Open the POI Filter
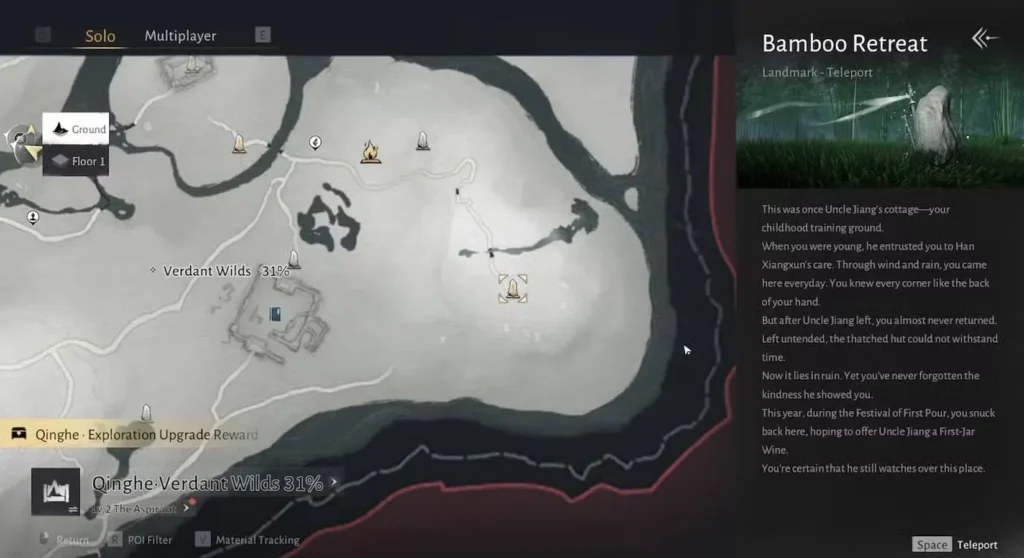The height and width of the screenshot is (558, 1024). (138, 540)
